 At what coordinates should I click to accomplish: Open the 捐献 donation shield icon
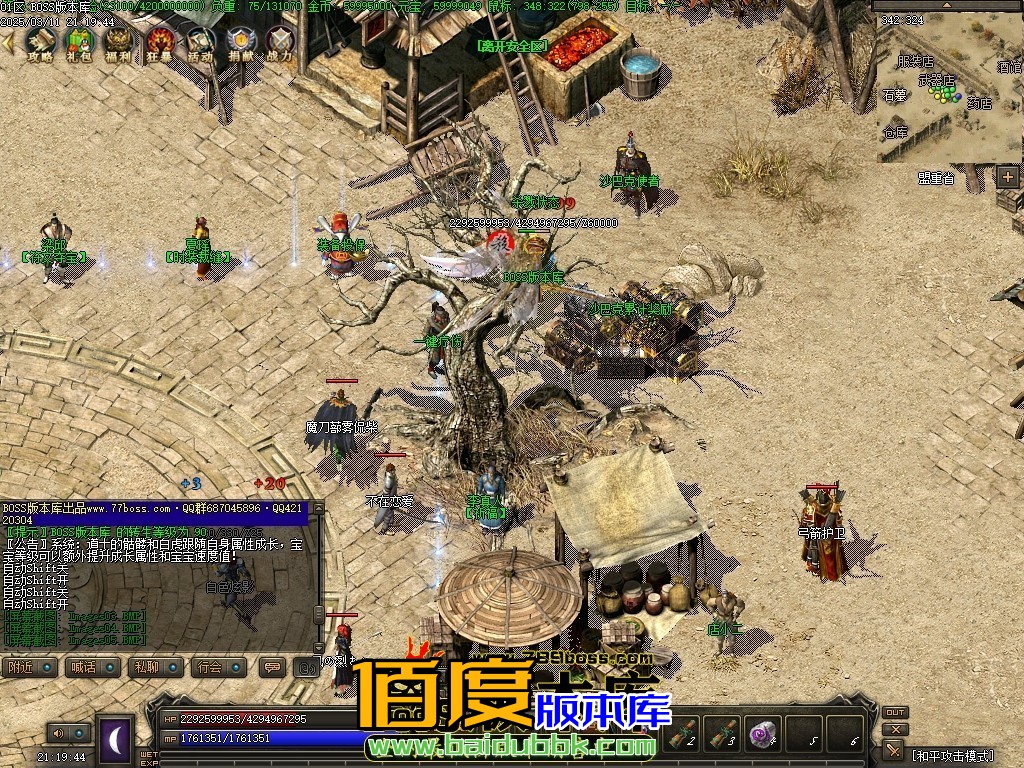(240, 42)
